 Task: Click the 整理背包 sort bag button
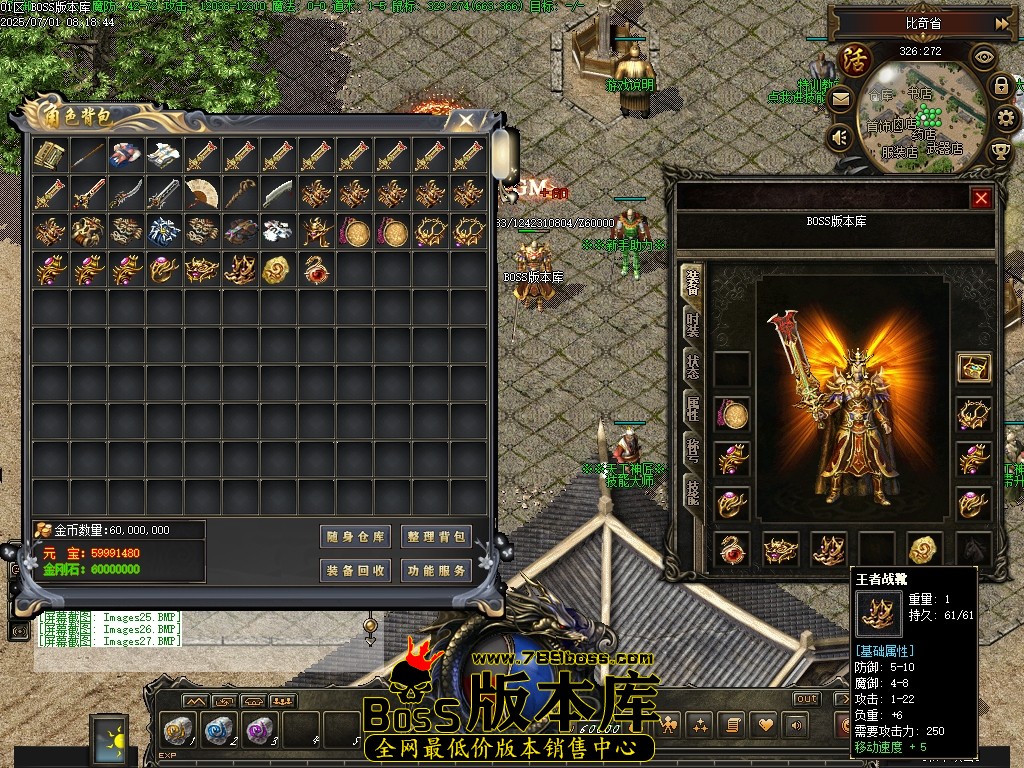pyautogui.click(x=436, y=537)
